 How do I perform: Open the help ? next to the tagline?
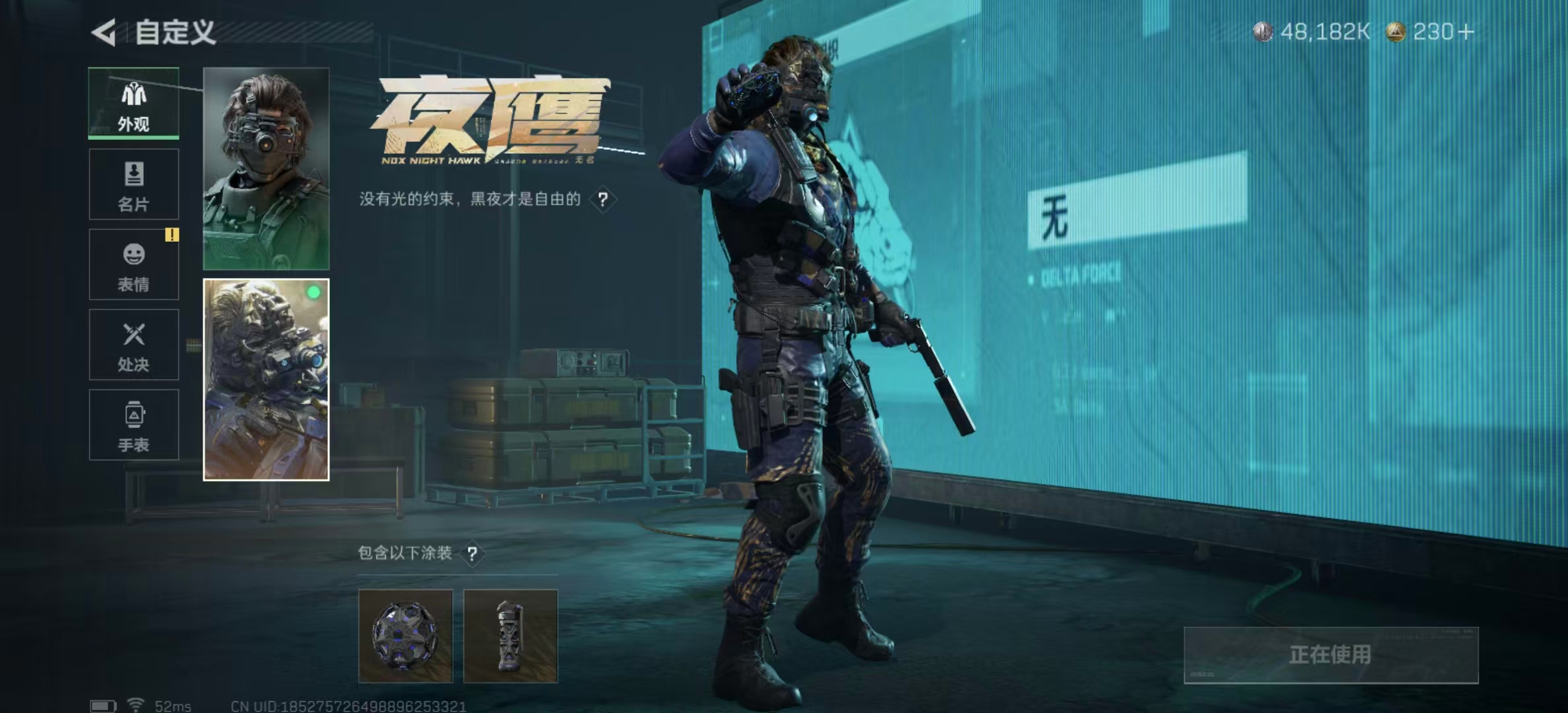pyautogui.click(x=604, y=198)
